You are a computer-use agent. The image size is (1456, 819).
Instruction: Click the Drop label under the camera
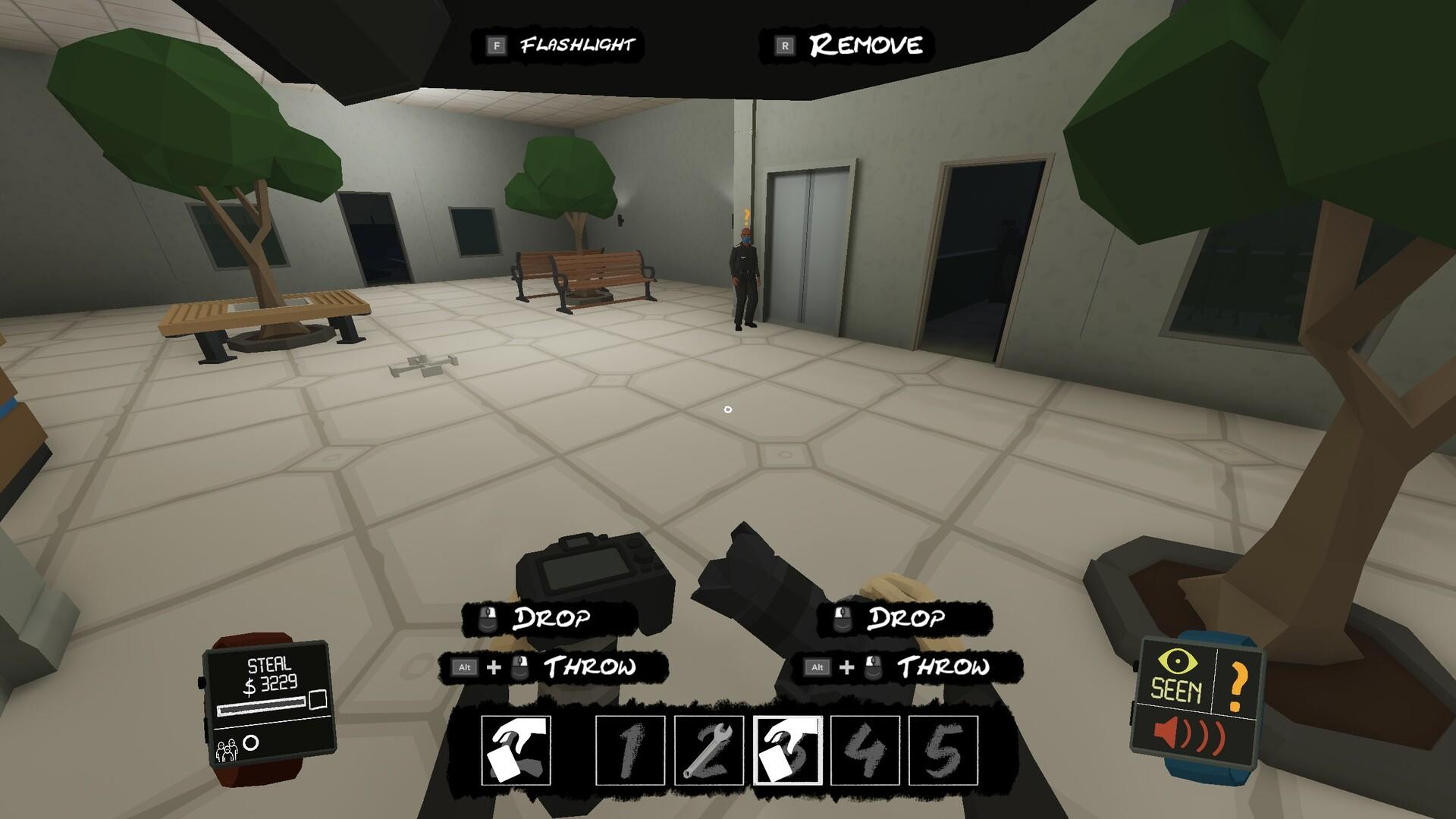point(551,620)
